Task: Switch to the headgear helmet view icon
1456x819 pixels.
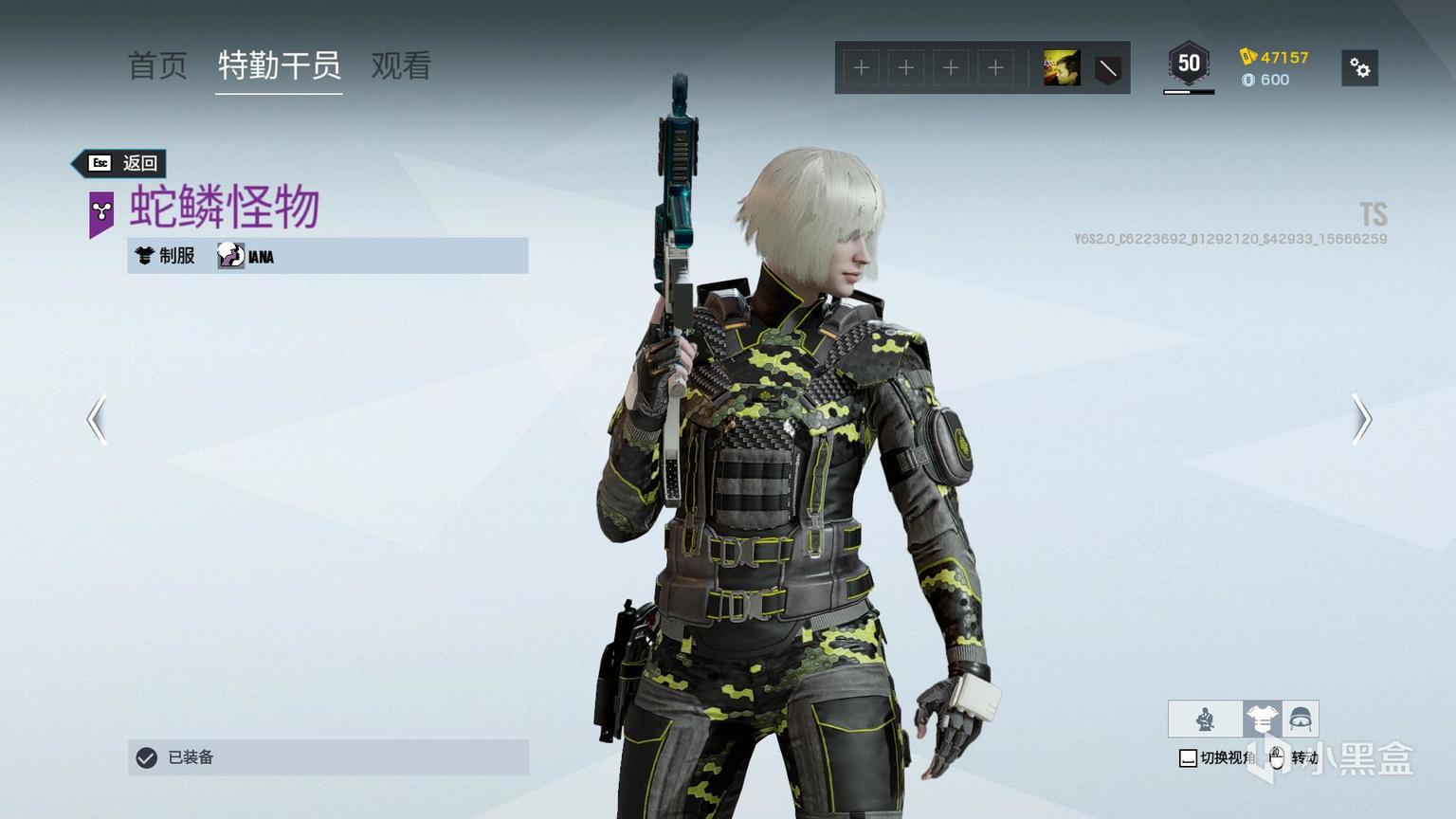Action: tap(1300, 719)
